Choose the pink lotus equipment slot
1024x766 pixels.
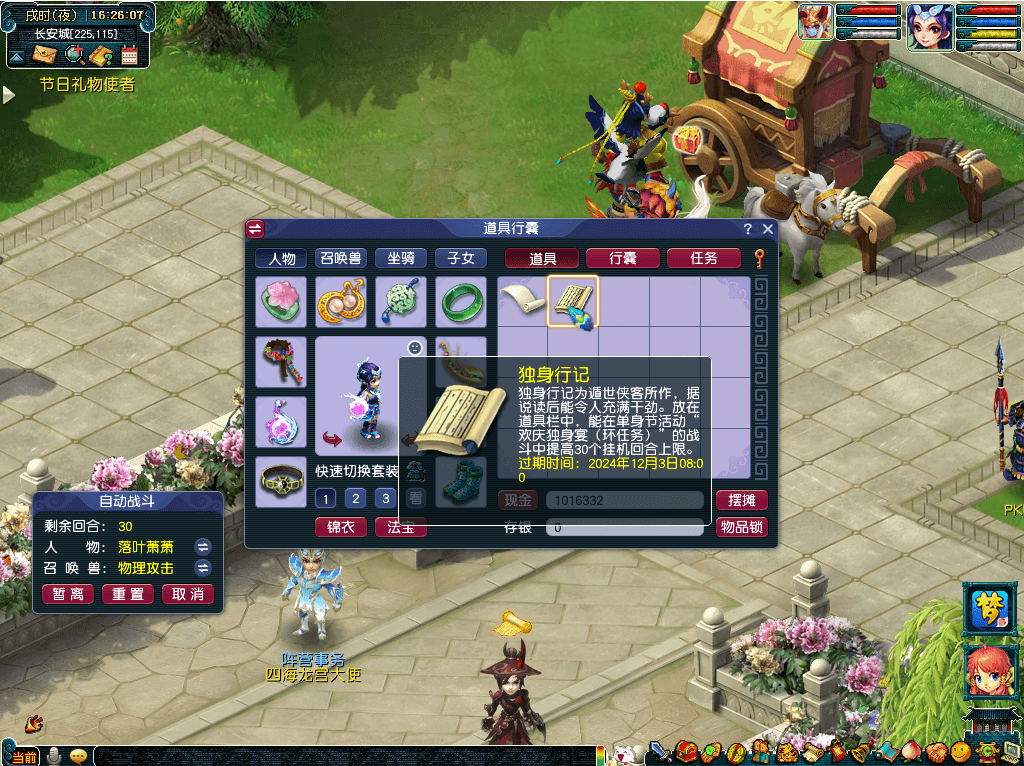(x=281, y=302)
